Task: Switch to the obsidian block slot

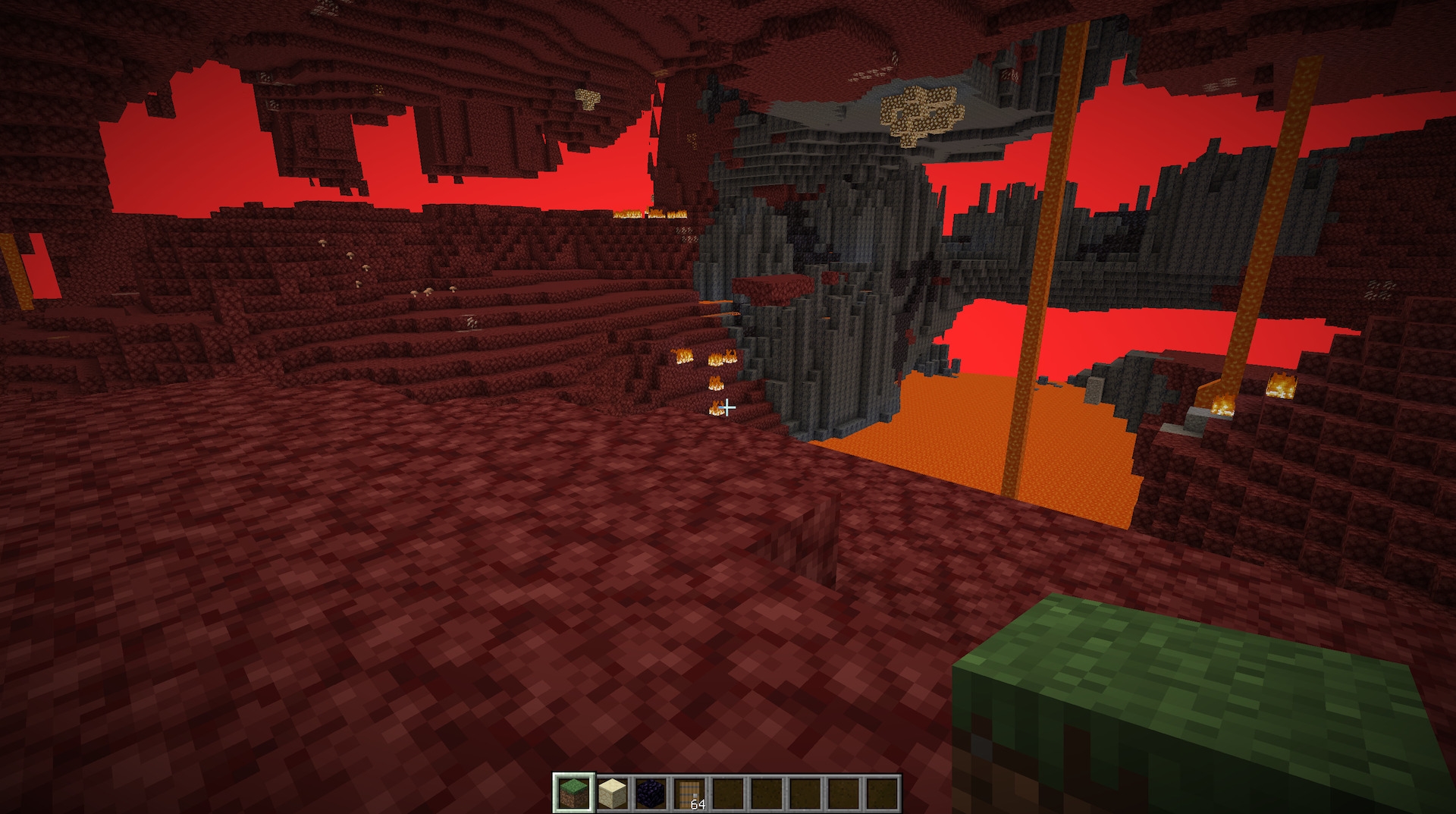Action: [650, 794]
